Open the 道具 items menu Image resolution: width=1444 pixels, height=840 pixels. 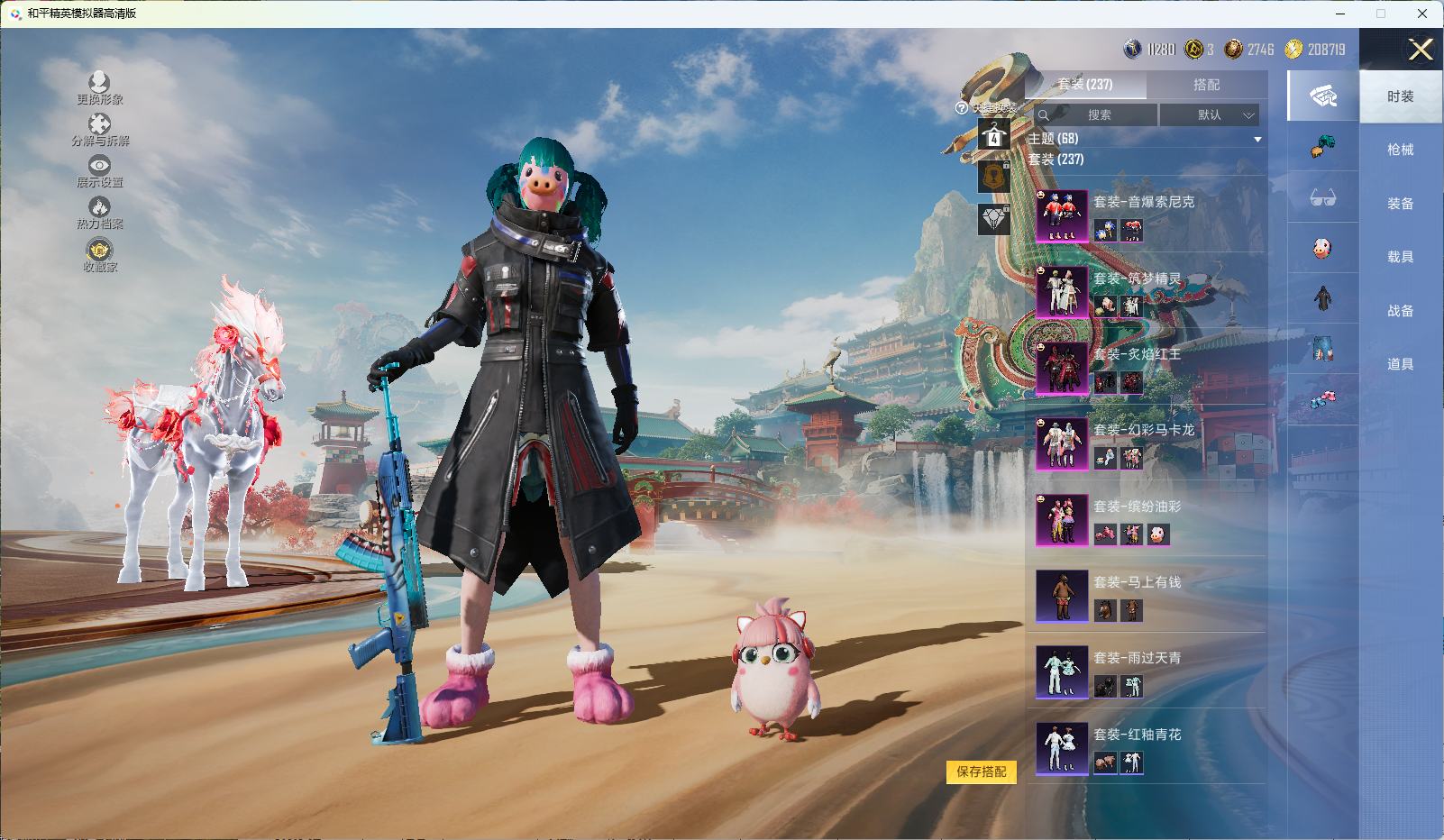tap(1400, 364)
